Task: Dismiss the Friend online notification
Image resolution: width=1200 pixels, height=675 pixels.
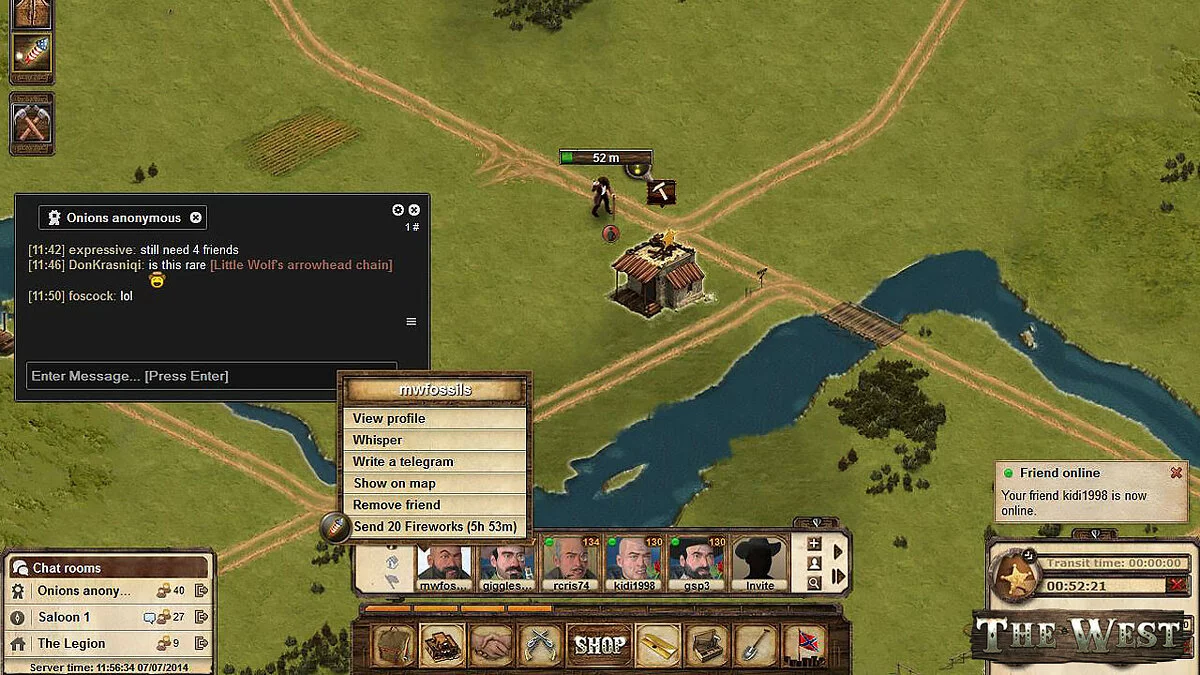Action: (1176, 473)
